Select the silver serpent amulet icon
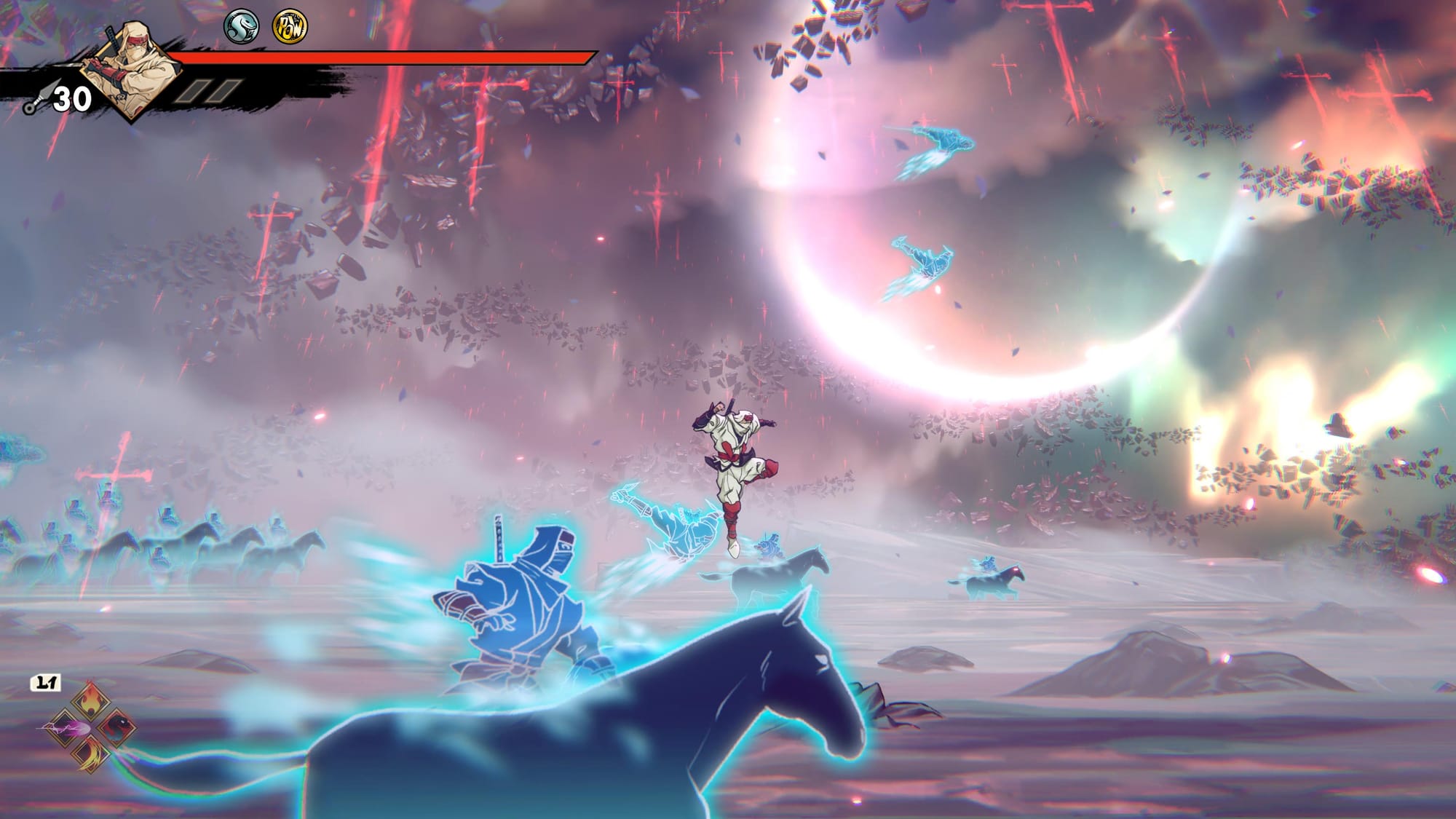Viewport: 1456px width, 819px height. point(241,27)
